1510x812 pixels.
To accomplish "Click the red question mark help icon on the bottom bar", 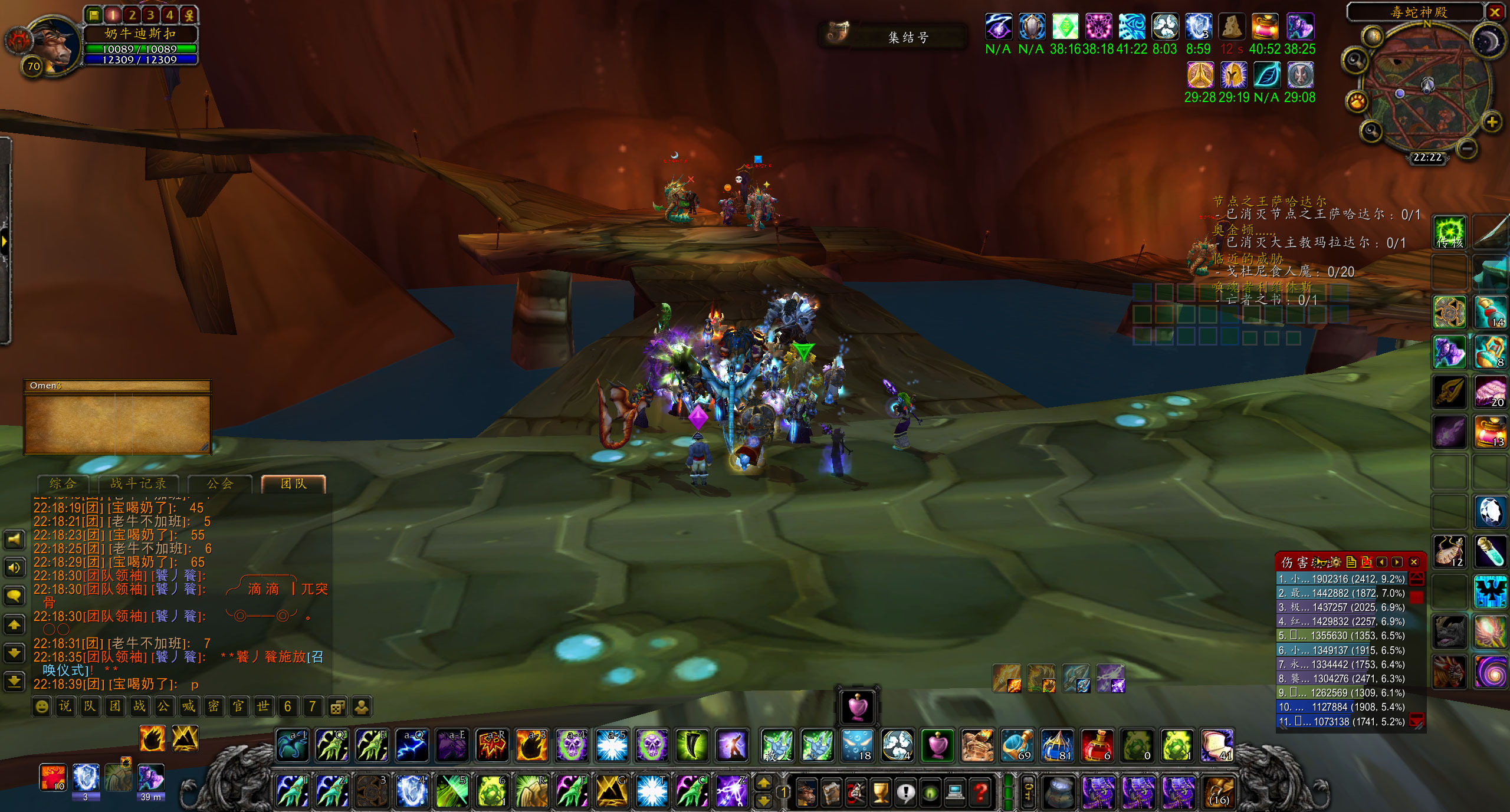I will click(x=980, y=793).
